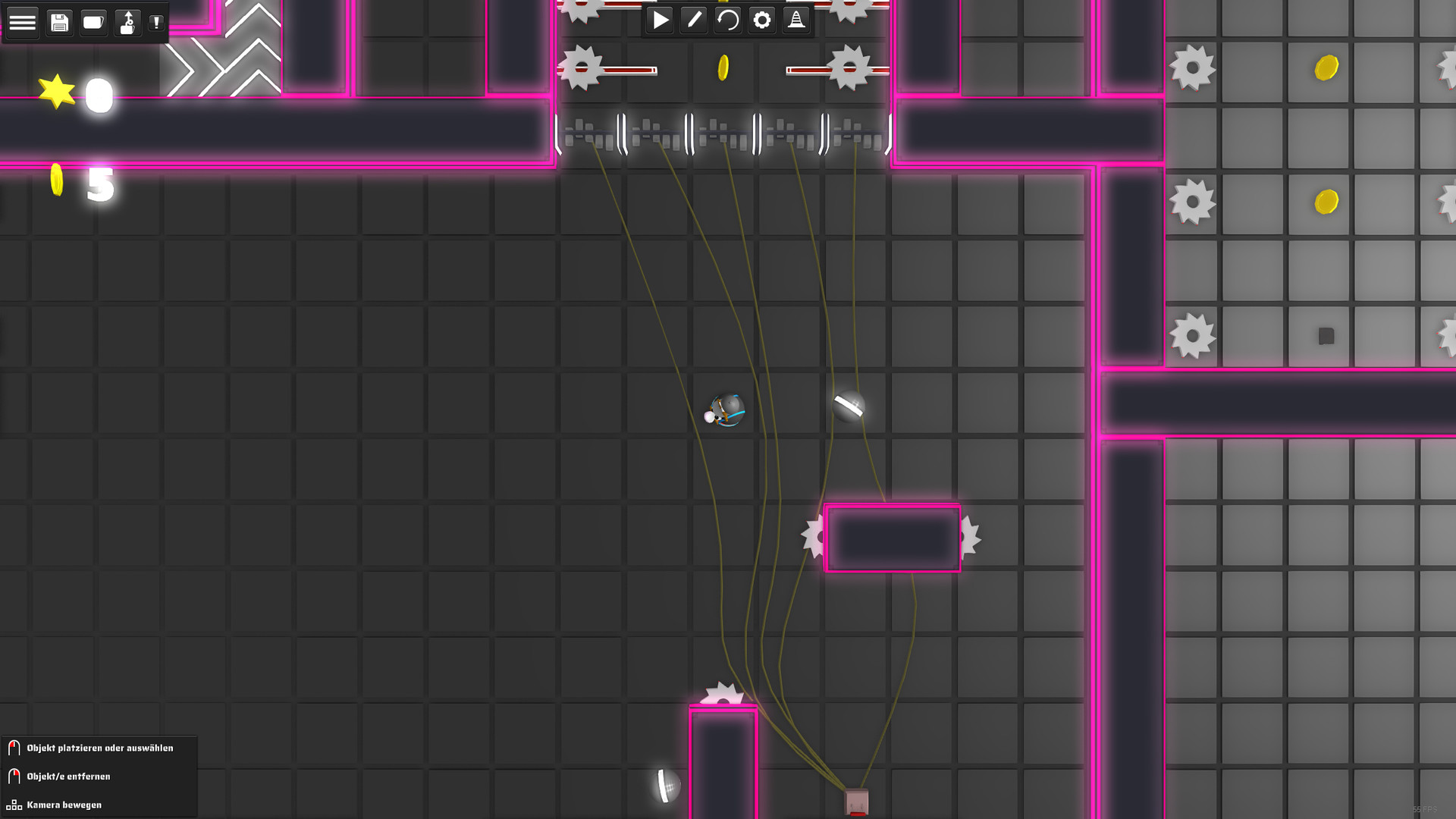Select the pink rectangle platform with side saws

[x=893, y=538]
